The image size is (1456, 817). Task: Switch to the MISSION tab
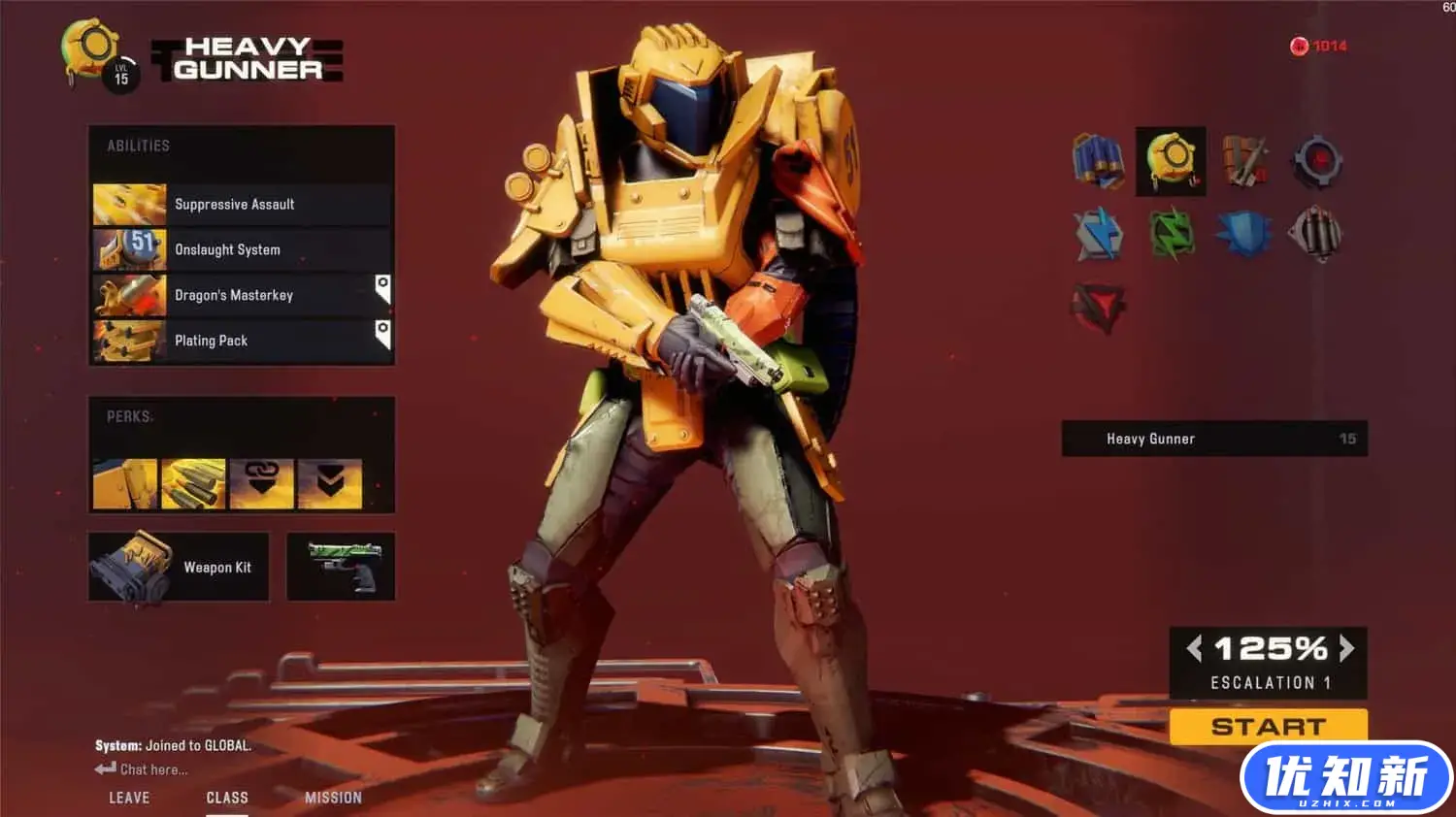333,798
